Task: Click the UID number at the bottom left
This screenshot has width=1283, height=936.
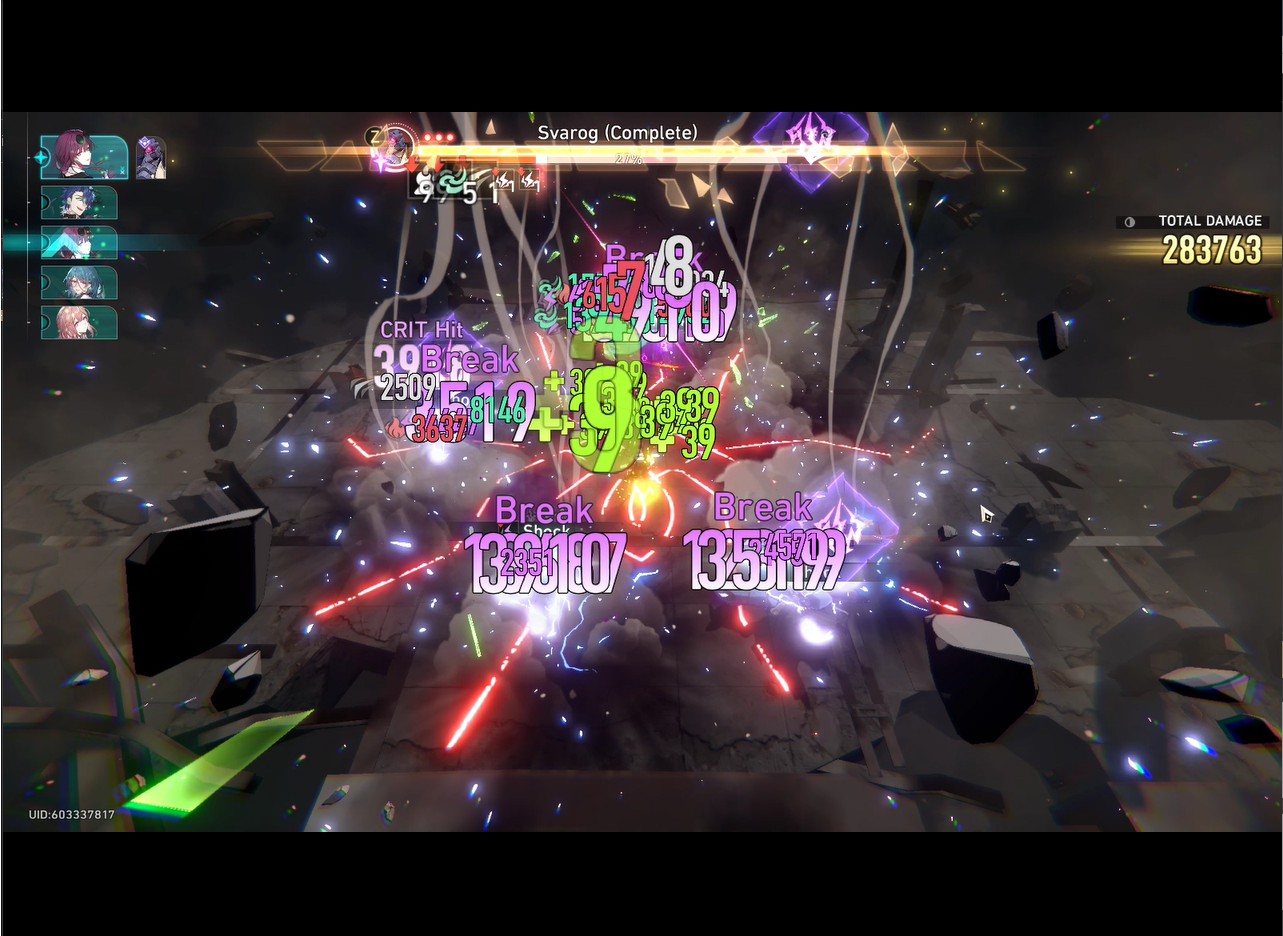Action: click(x=71, y=813)
